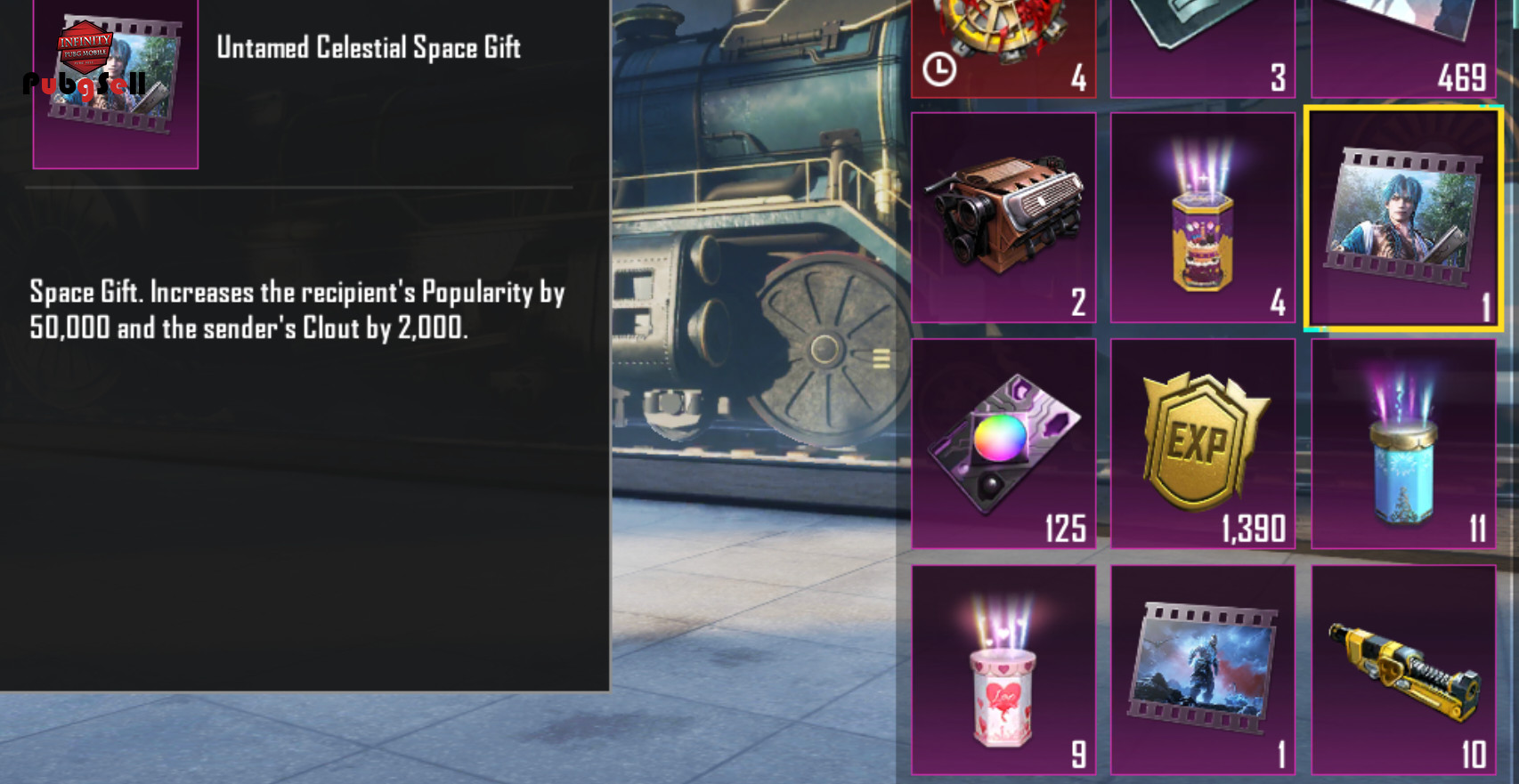Choose the birthday cake gift with count 4

1203,217
